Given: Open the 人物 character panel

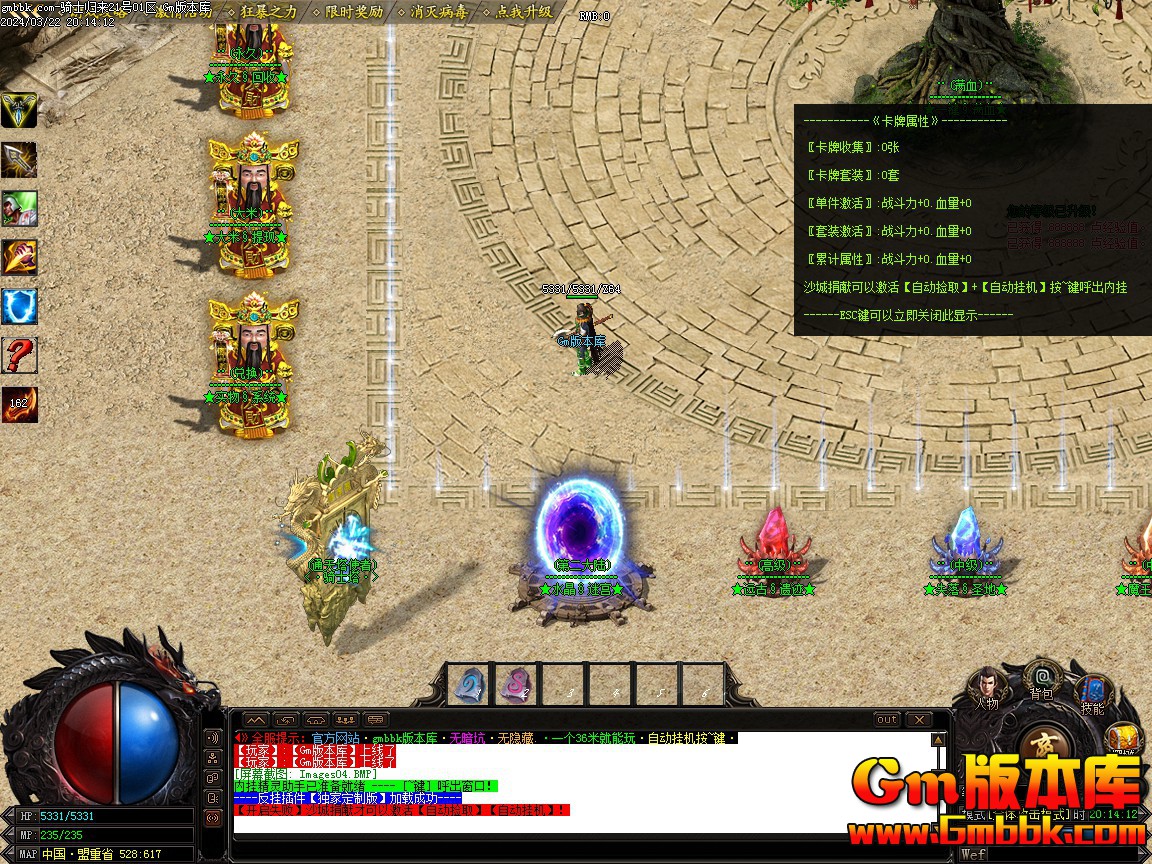Looking at the screenshot, I should tap(987, 686).
